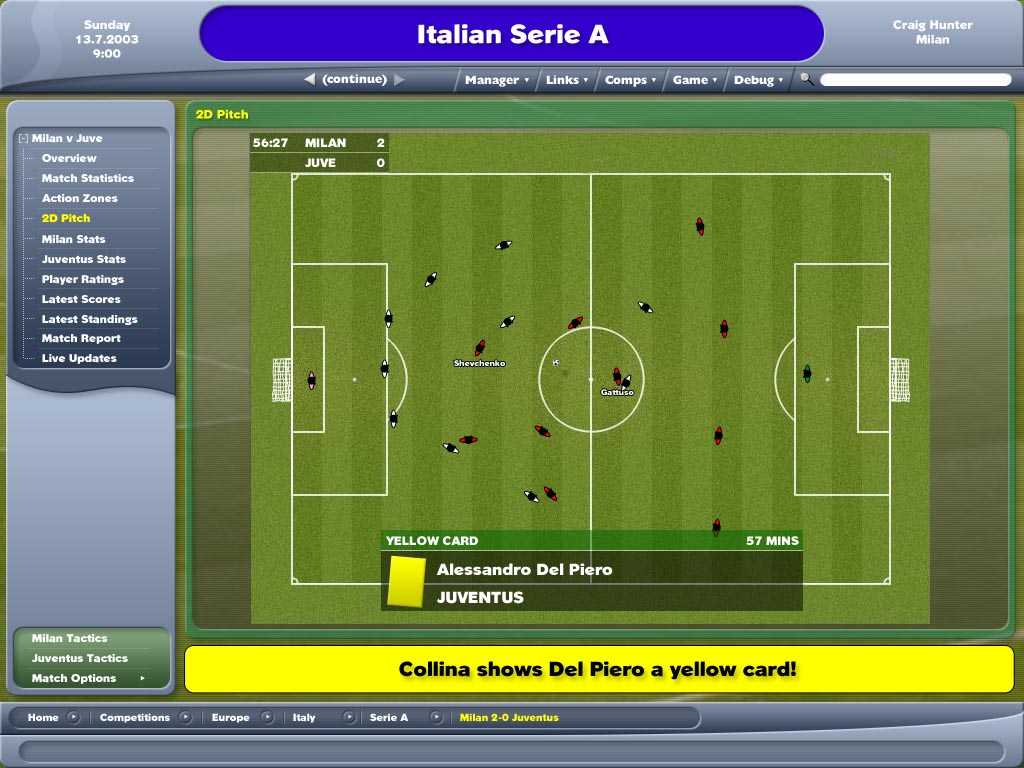The width and height of the screenshot is (1024, 768).
Task: Expand Match Options
Action: [x=74, y=678]
